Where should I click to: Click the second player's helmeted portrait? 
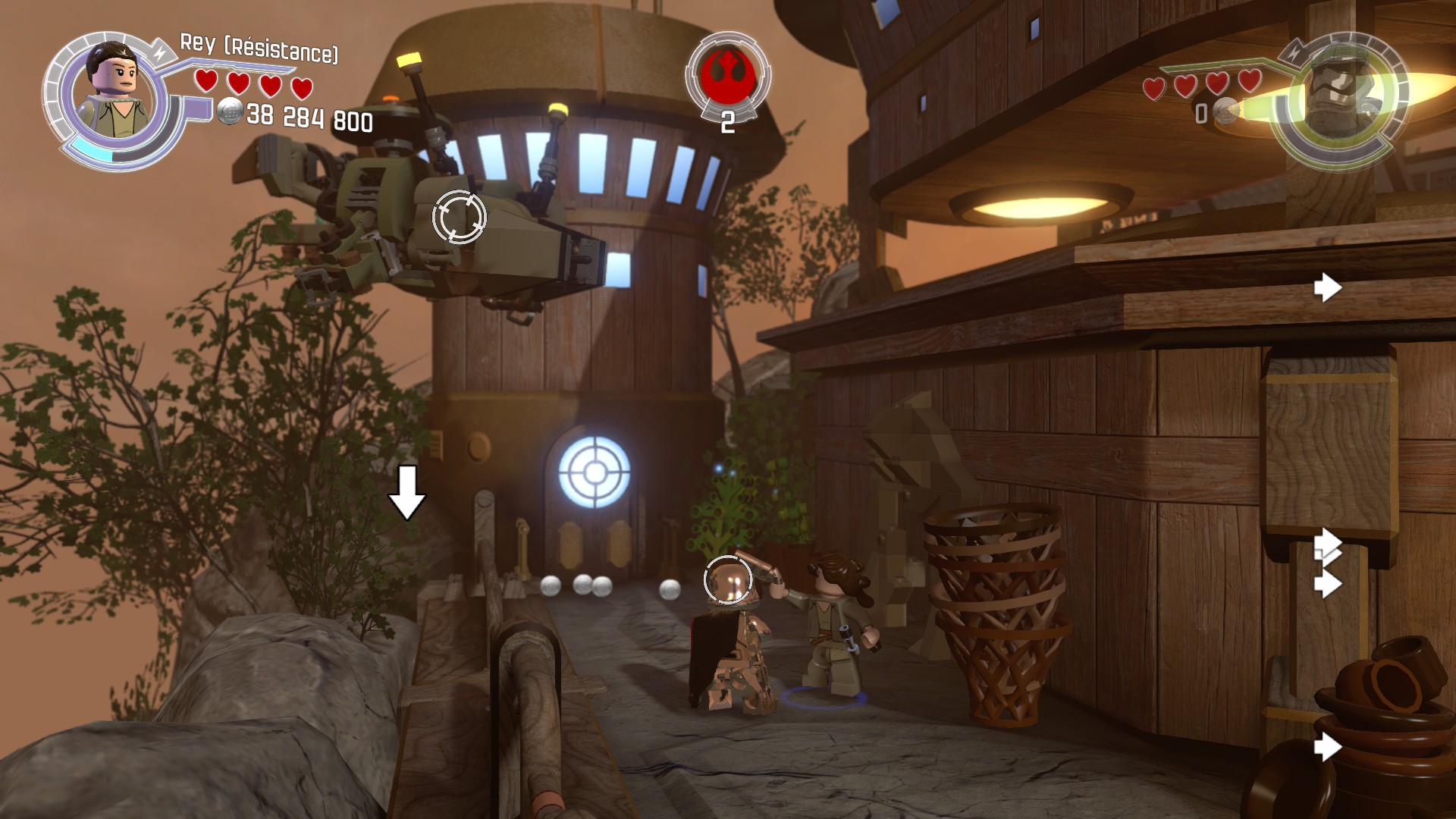coord(1339,99)
